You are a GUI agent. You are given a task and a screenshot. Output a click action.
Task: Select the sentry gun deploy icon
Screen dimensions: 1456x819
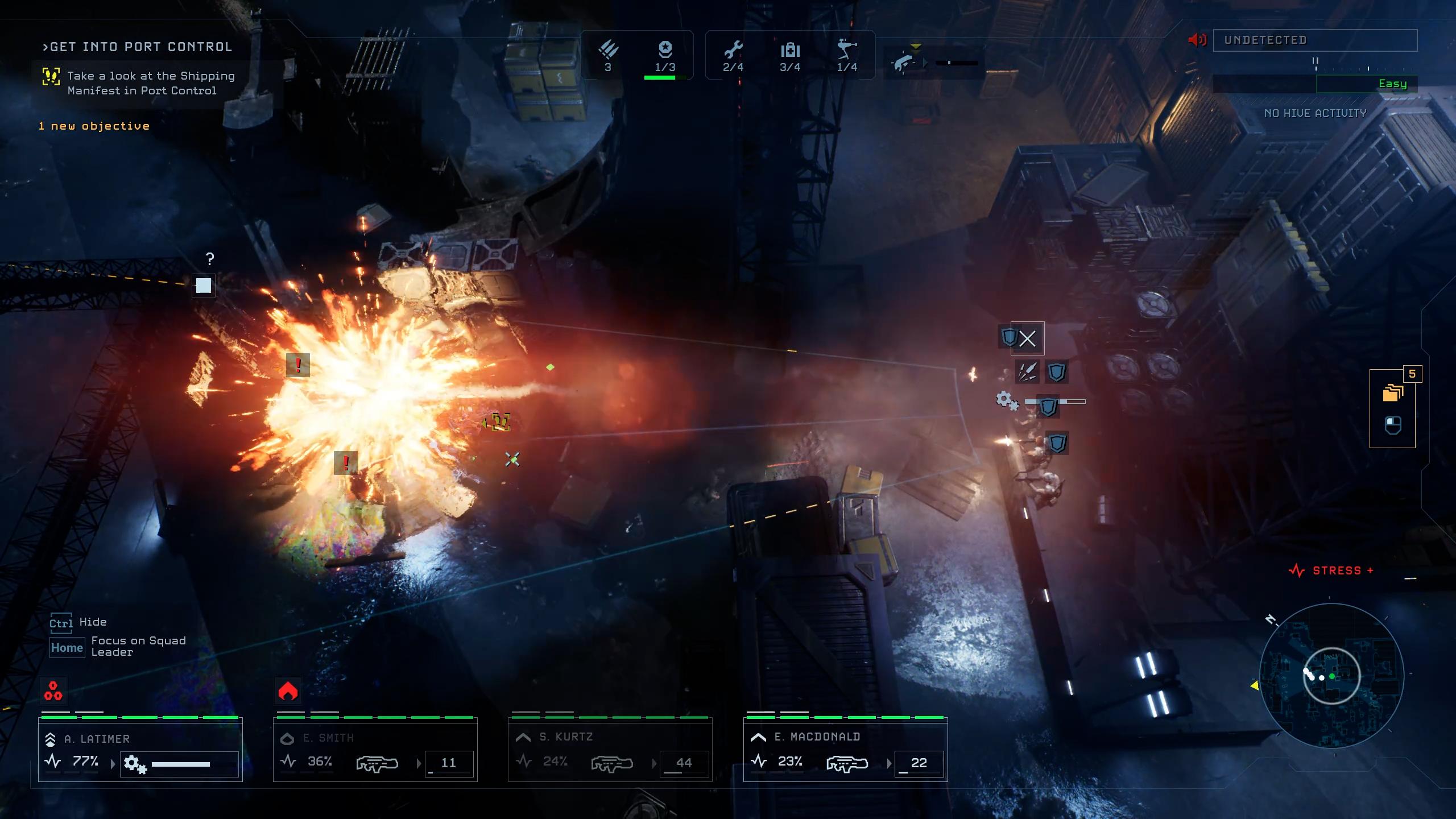pos(847,50)
